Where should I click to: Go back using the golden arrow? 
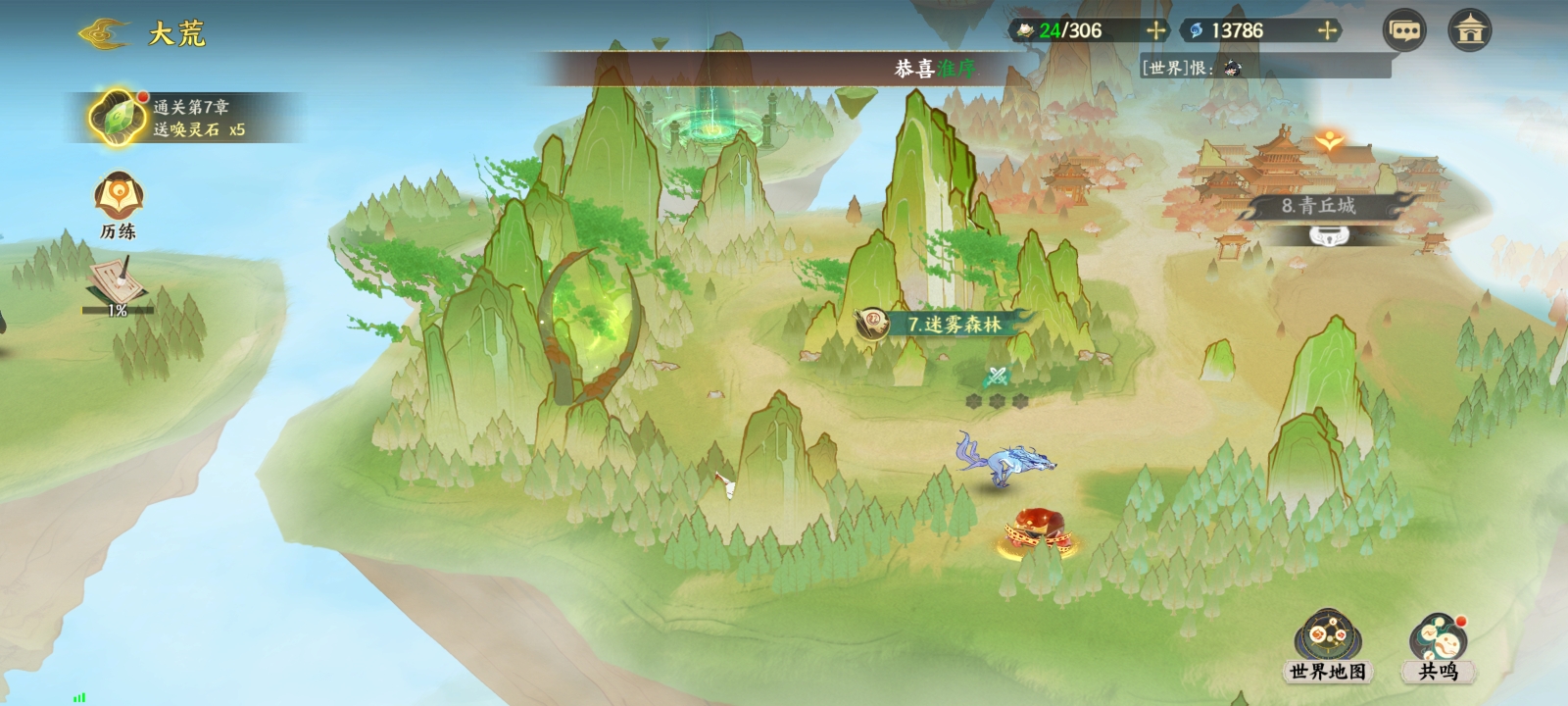[x=103, y=33]
